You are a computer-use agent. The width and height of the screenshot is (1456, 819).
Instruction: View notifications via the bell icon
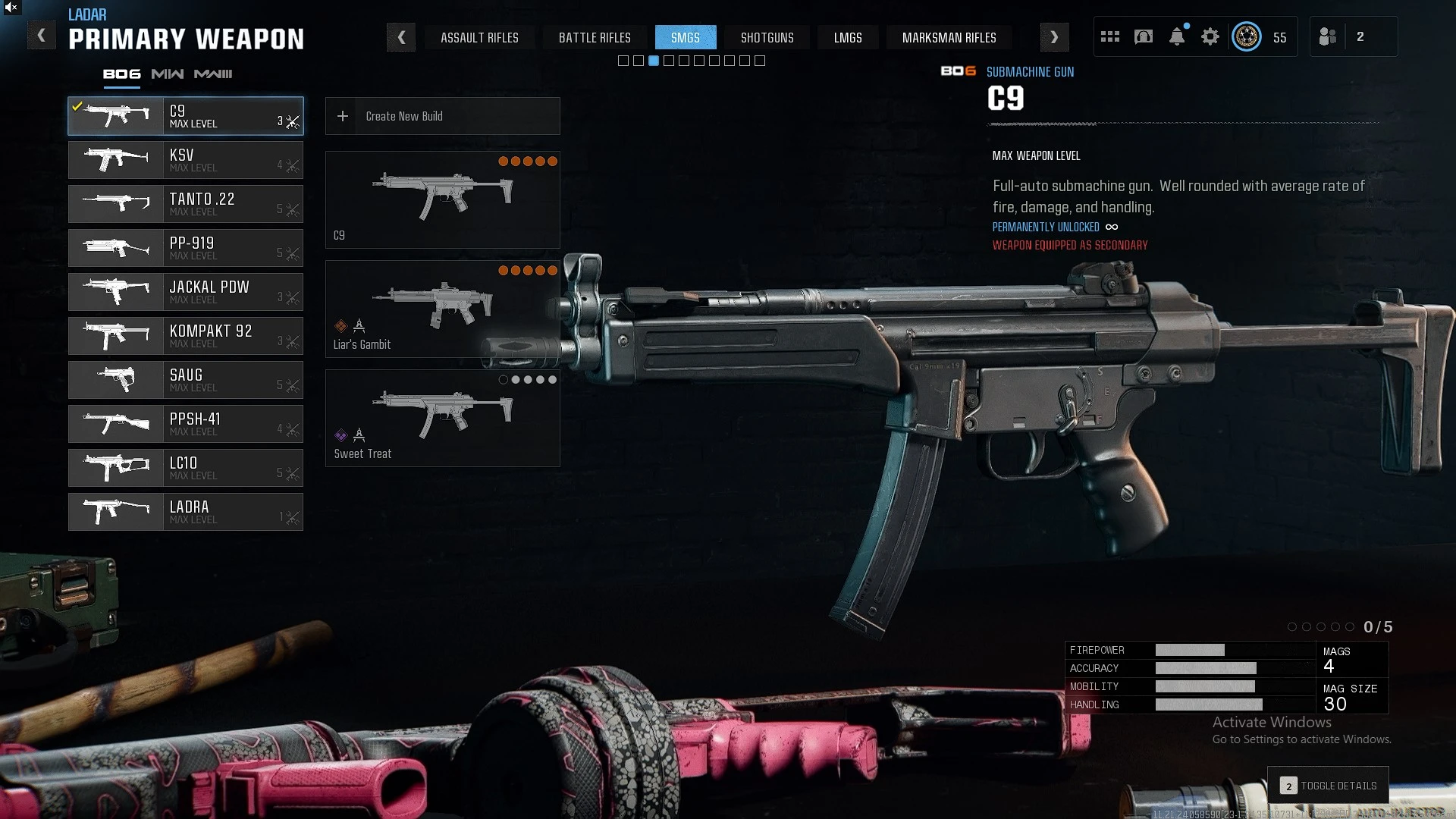(1177, 36)
